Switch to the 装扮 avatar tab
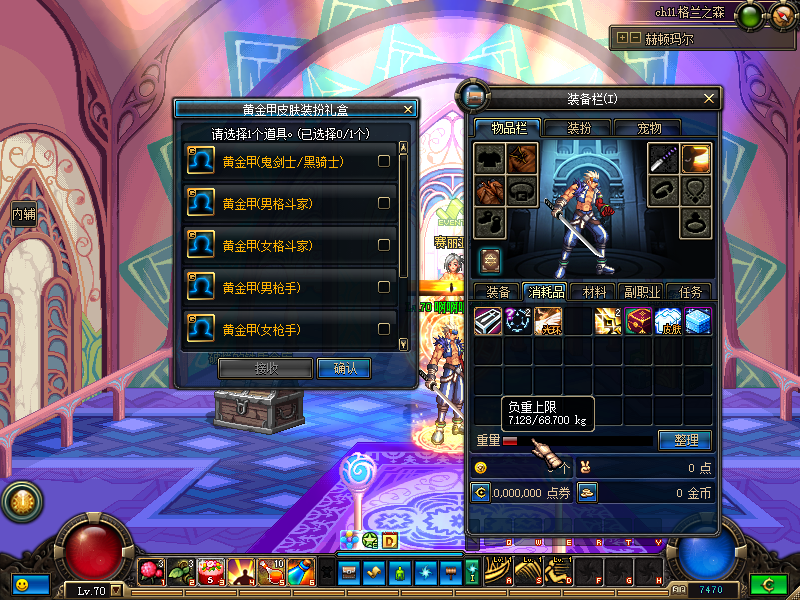This screenshot has width=800, height=600. click(579, 128)
